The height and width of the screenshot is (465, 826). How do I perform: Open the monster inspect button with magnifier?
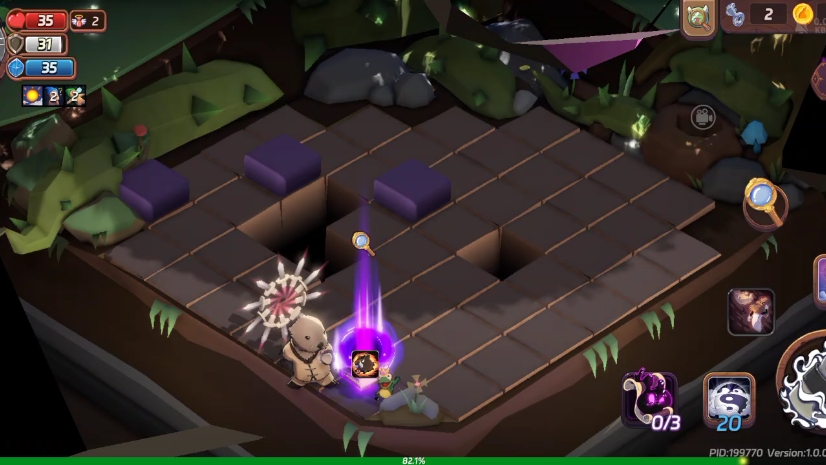pyautogui.click(x=699, y=18)
